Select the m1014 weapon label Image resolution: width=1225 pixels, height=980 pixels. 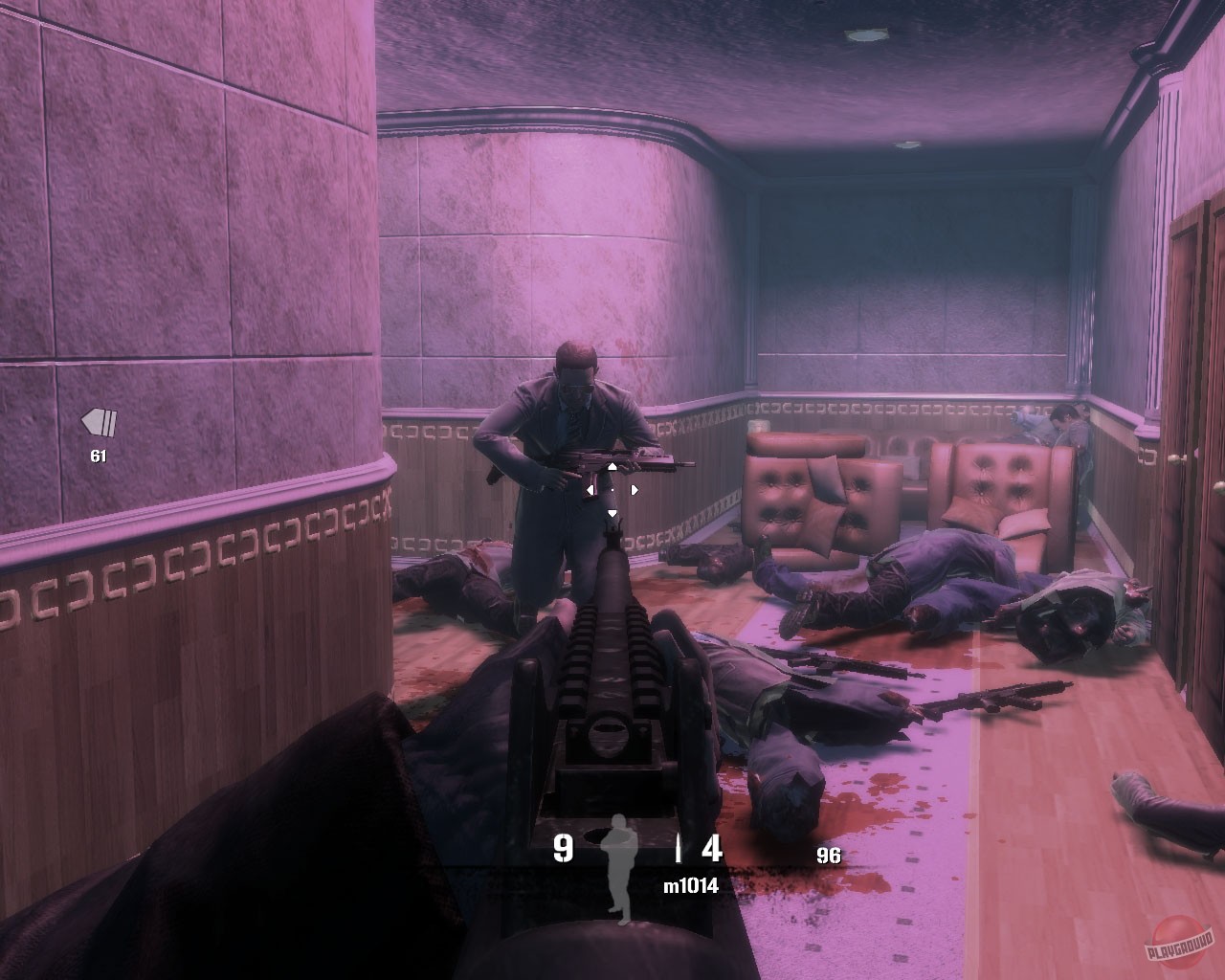click(691, 884)
